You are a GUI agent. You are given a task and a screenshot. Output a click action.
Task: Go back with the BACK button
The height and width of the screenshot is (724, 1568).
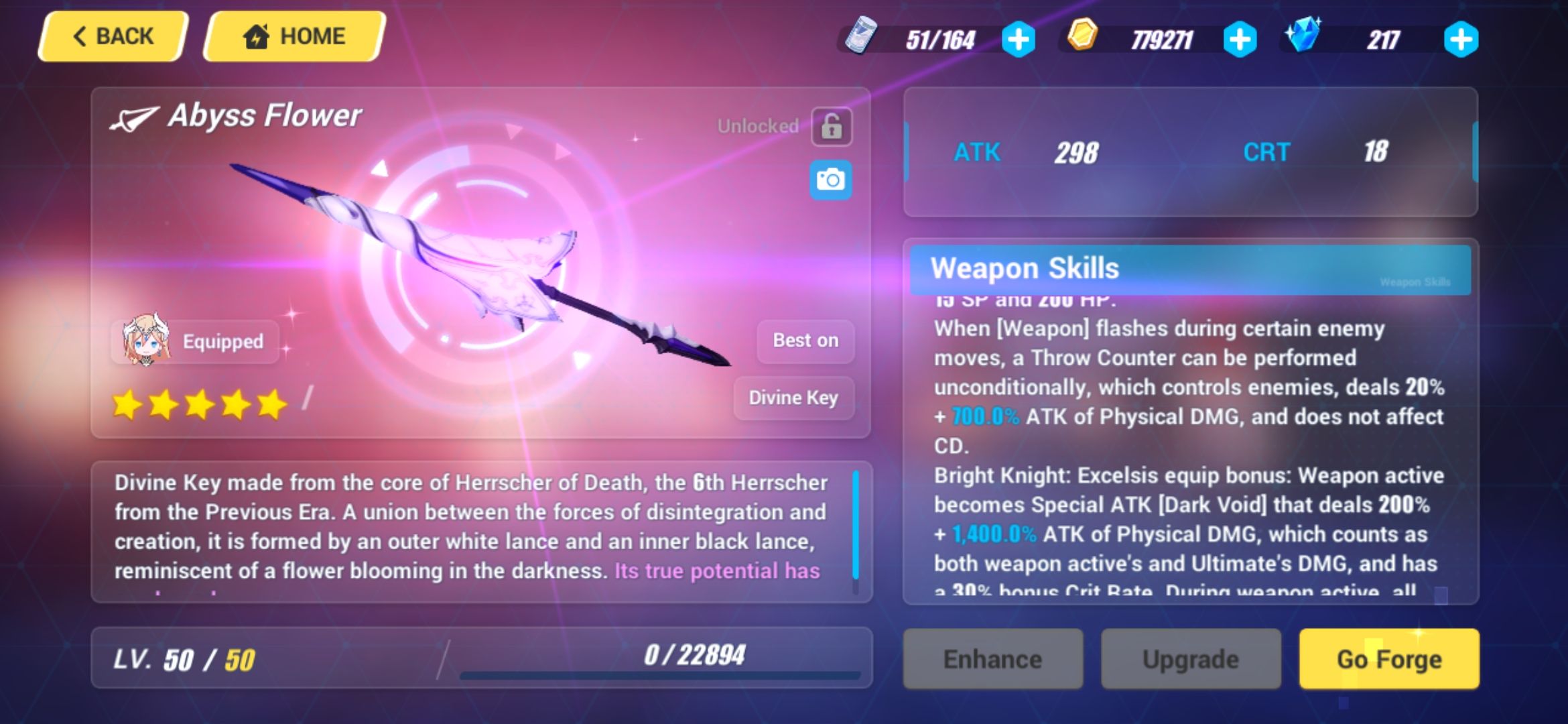(111, 36)
